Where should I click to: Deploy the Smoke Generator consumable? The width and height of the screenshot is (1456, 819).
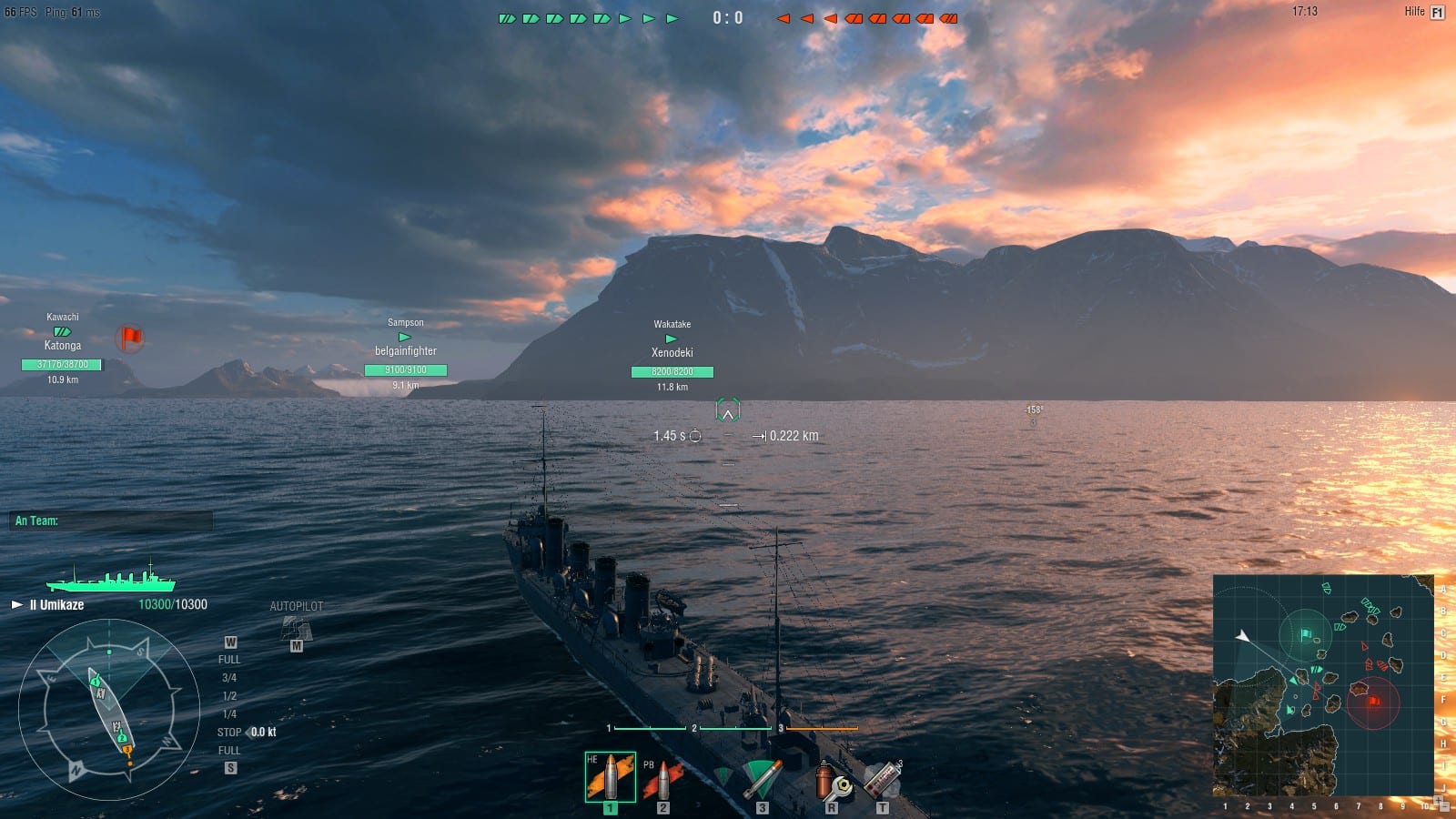tap(882, 781)
